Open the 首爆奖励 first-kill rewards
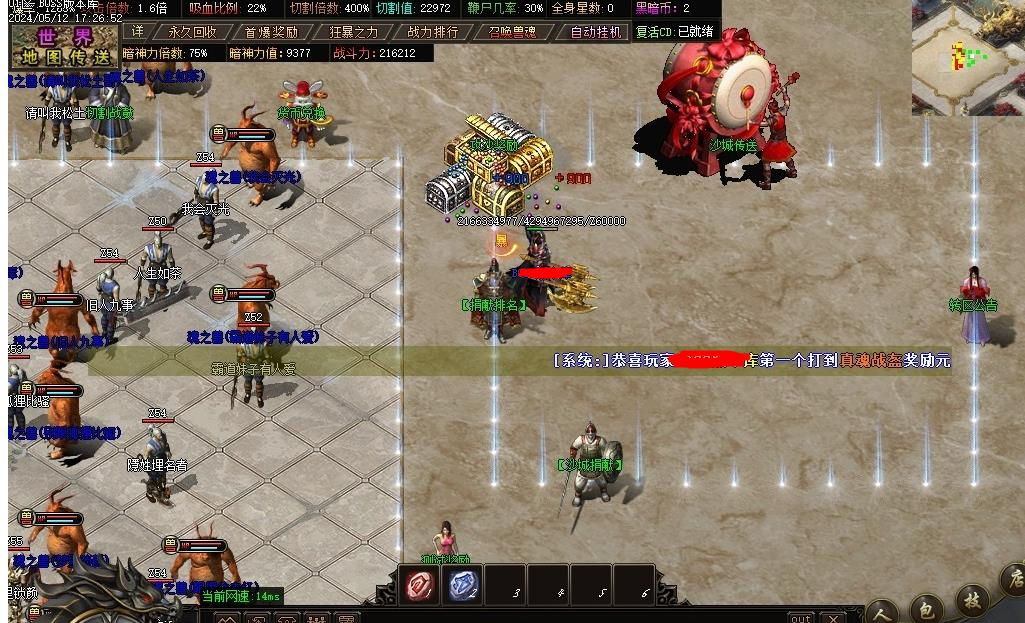 point(271,32)
